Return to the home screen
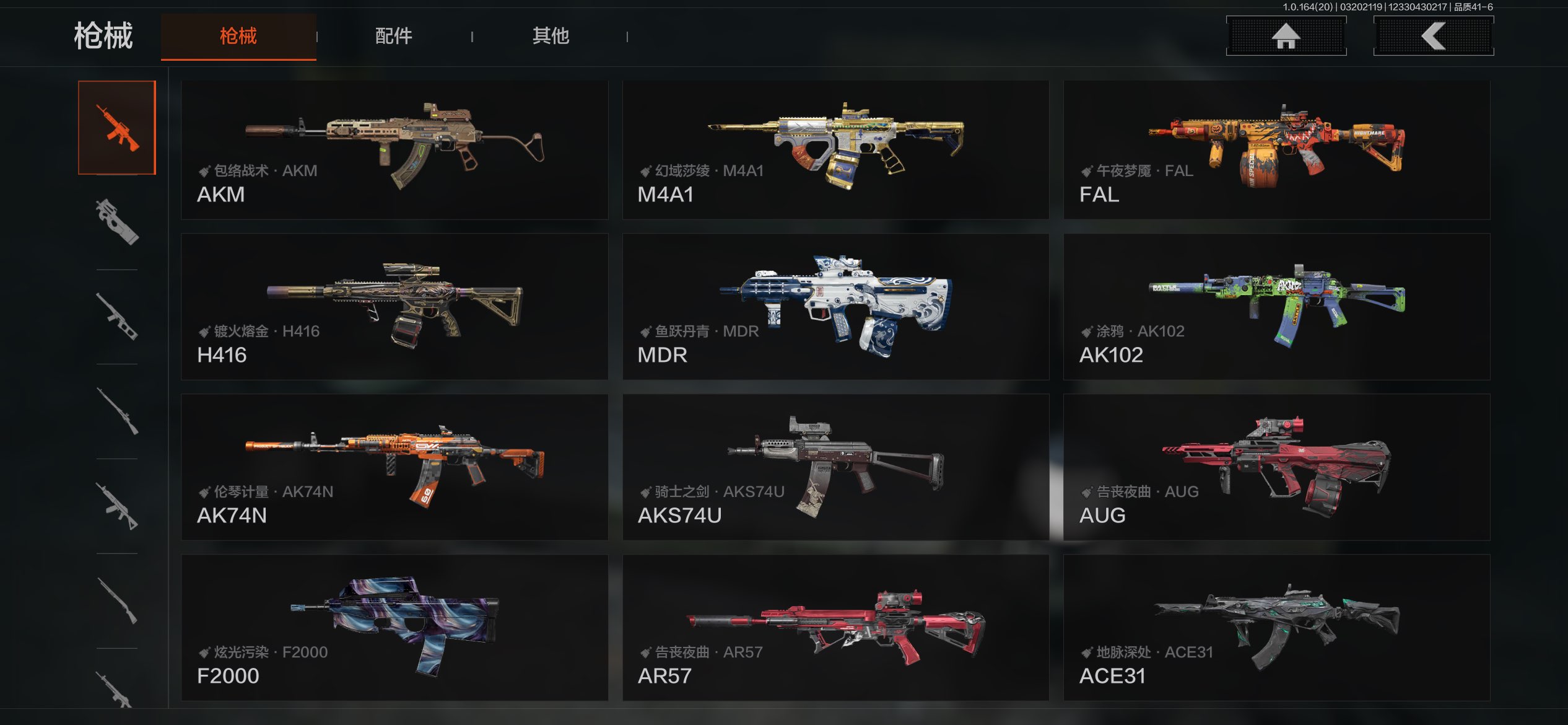1568x725 pixels. [x=1286, y=36]
